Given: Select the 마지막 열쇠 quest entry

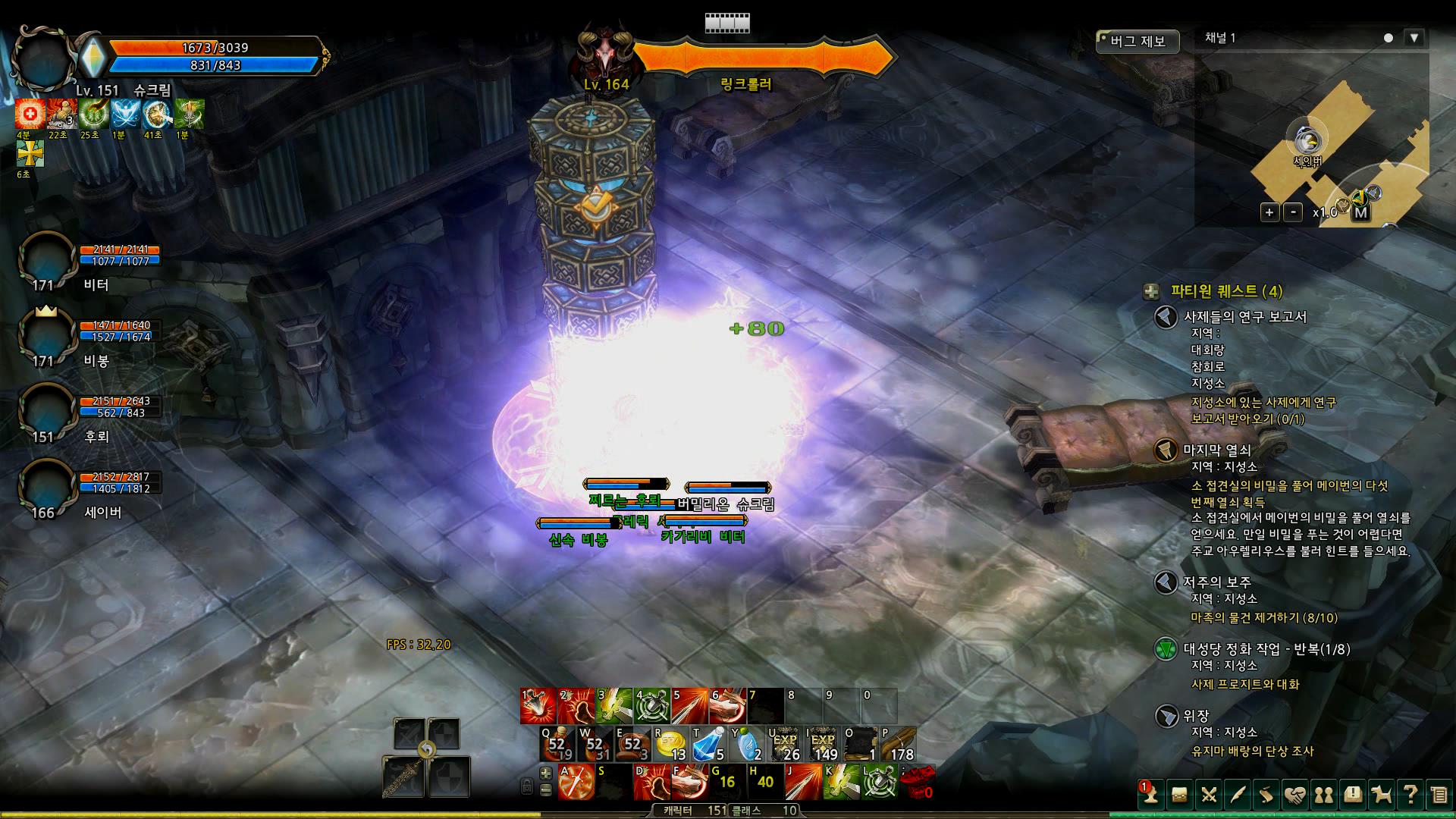Looking at the screenshot, I should [x=1216, y=450].
